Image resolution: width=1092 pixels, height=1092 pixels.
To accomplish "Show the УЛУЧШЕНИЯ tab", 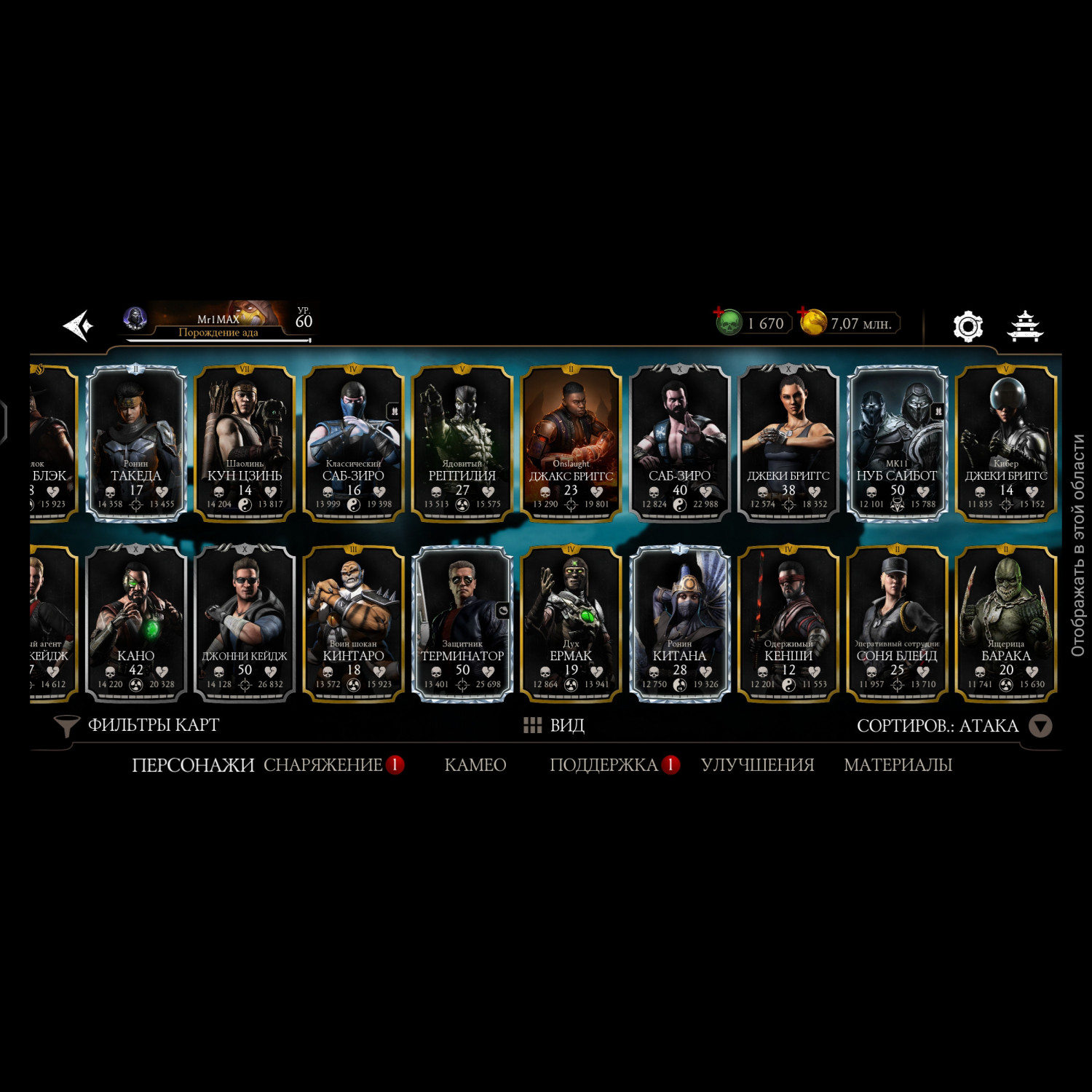I will click(x=757, y=765).
